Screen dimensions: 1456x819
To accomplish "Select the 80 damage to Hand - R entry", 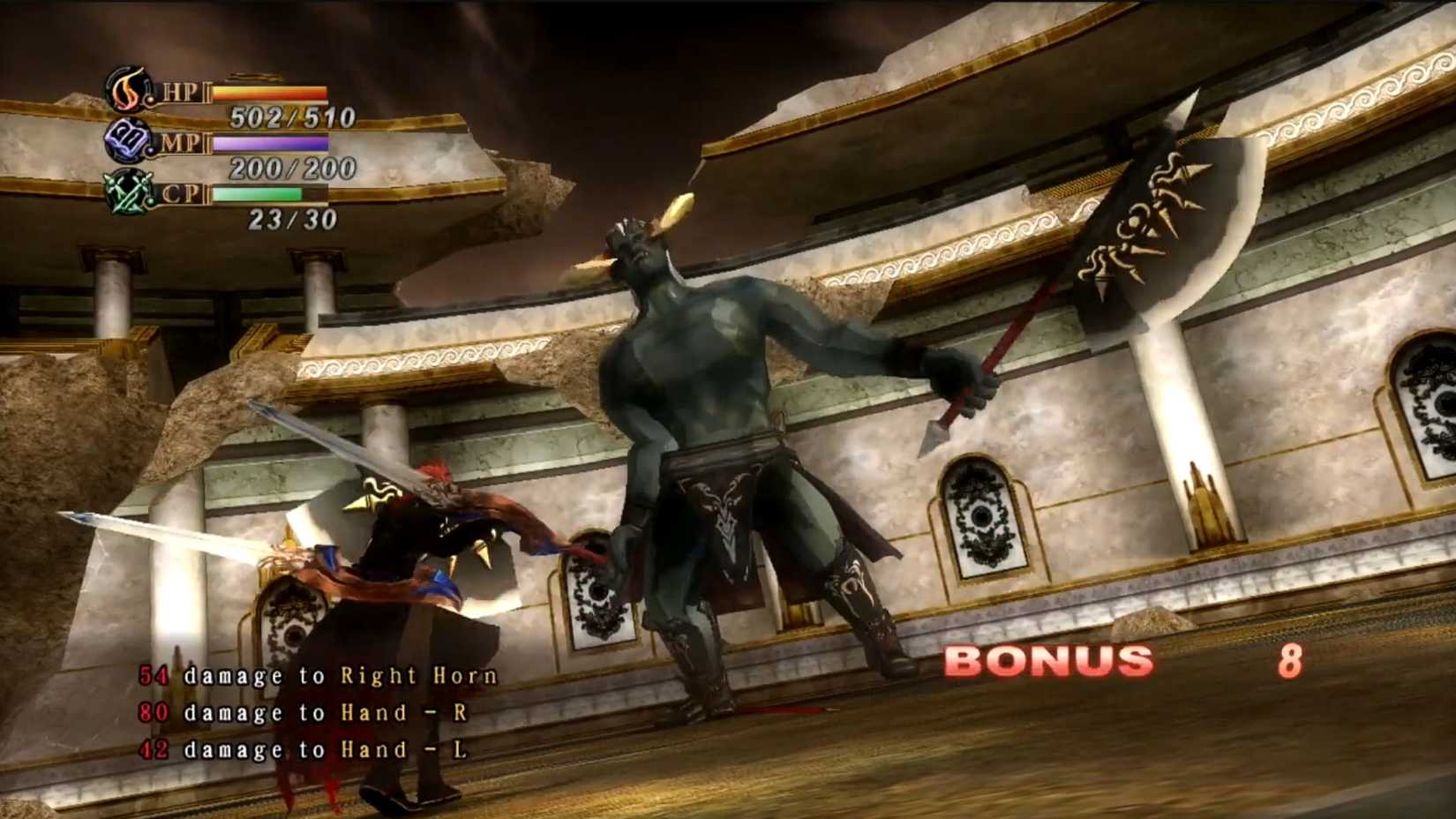I will (304, 712).
